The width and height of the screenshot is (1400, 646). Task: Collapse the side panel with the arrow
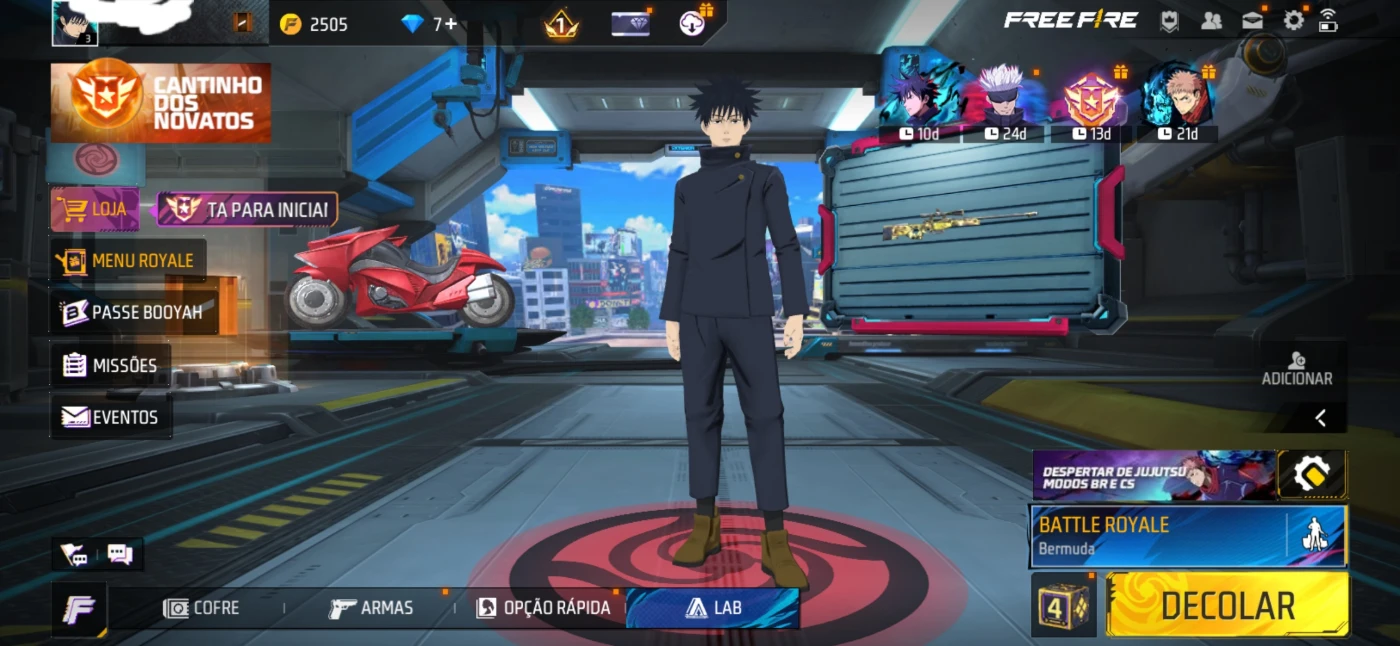click(x=1320, y=418)
